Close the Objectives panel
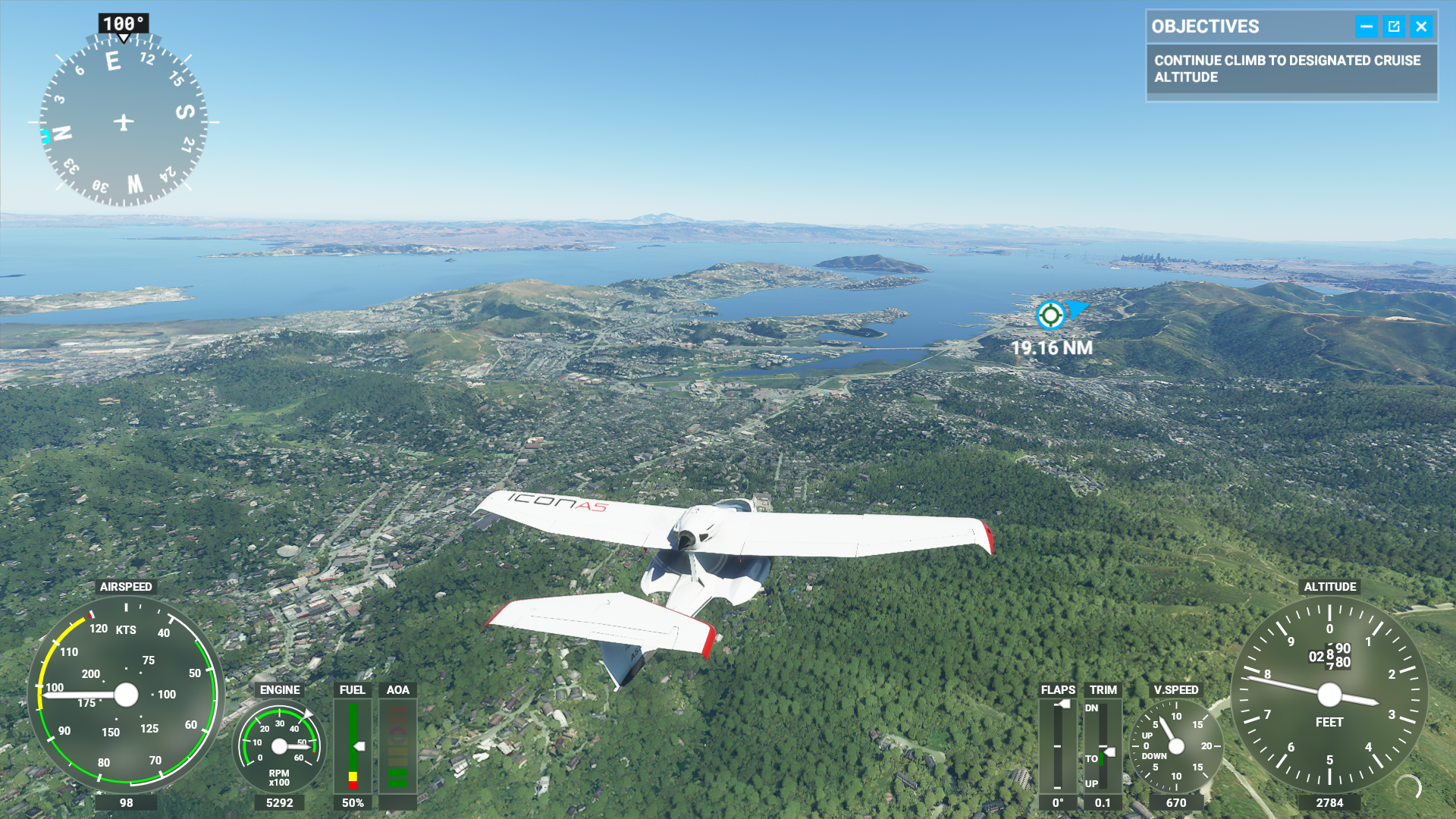The image size is (1456, 819). tap(1421, 27)
